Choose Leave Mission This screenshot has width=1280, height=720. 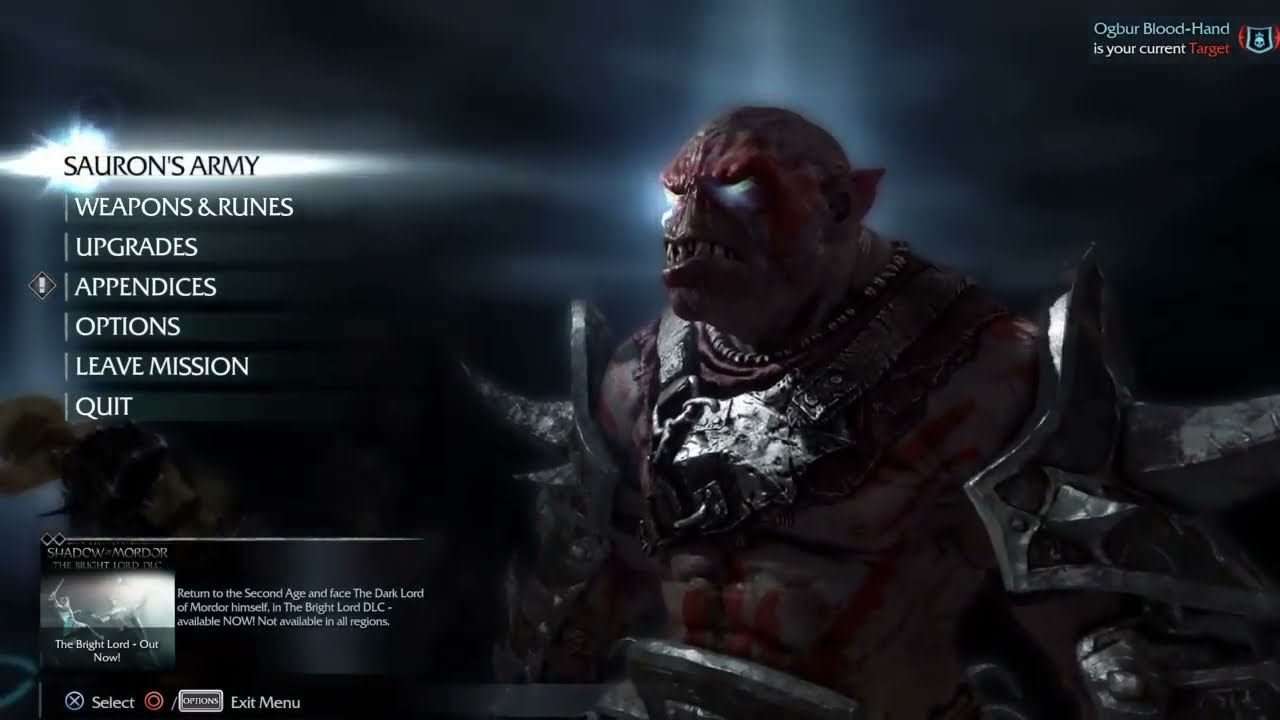click(162, 367)
